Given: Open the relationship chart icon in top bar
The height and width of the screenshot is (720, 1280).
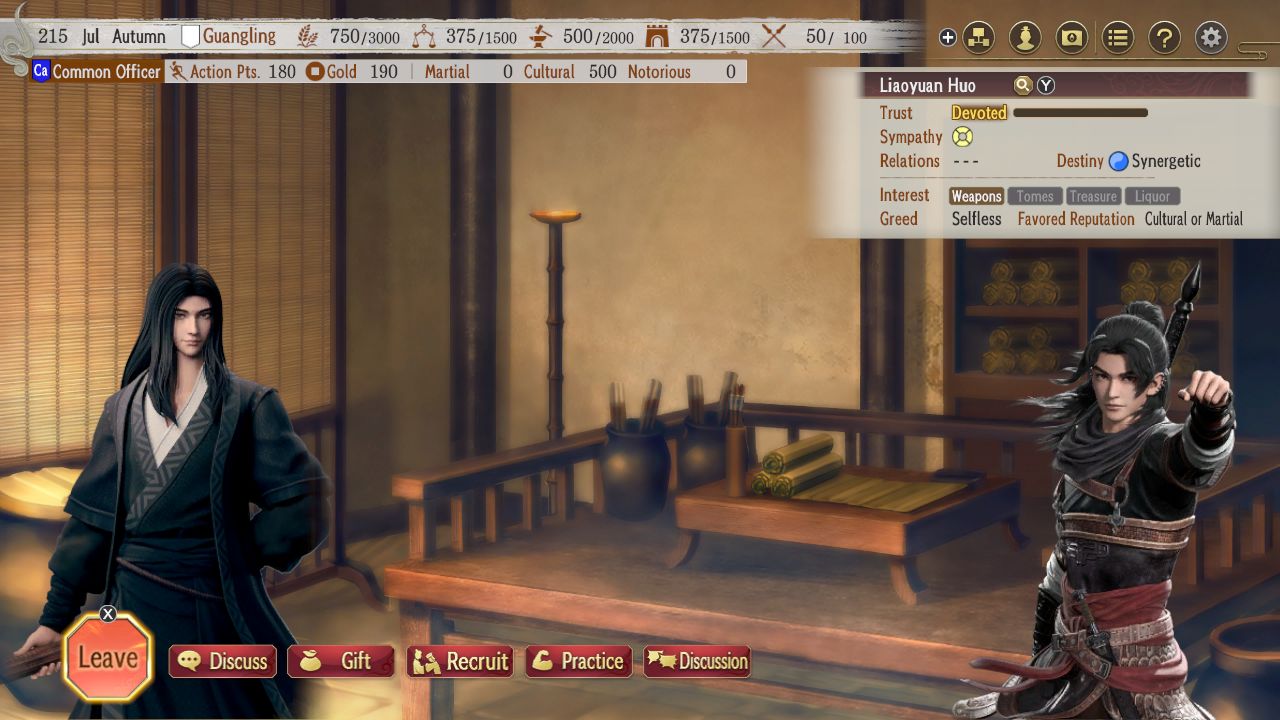Looking at the screenshot, I should pos(978,37).
